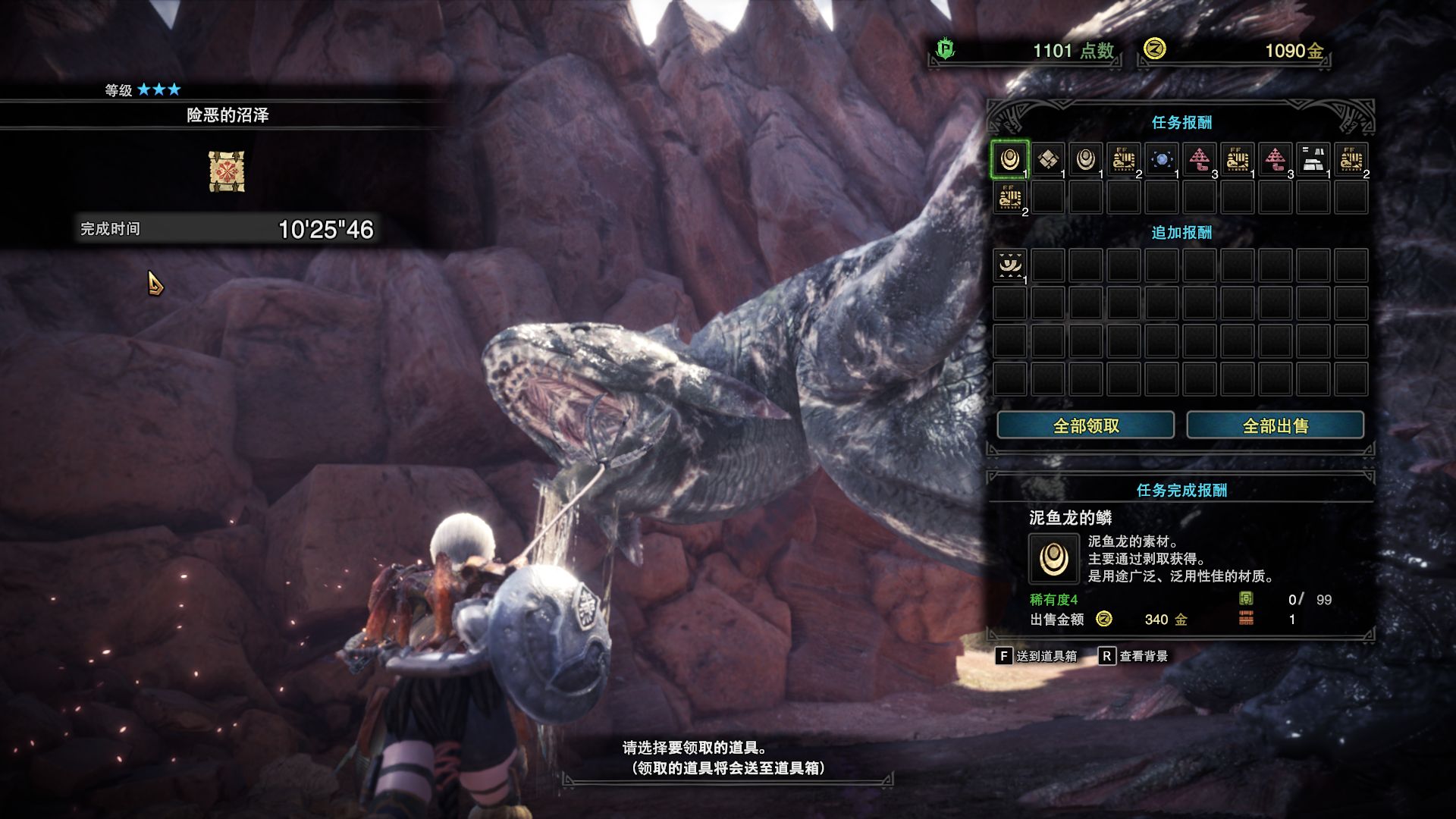Pick the diamond-patterned shell reward slot
Viewport: 1456px width, 819px height.
tap(1047, 159)
